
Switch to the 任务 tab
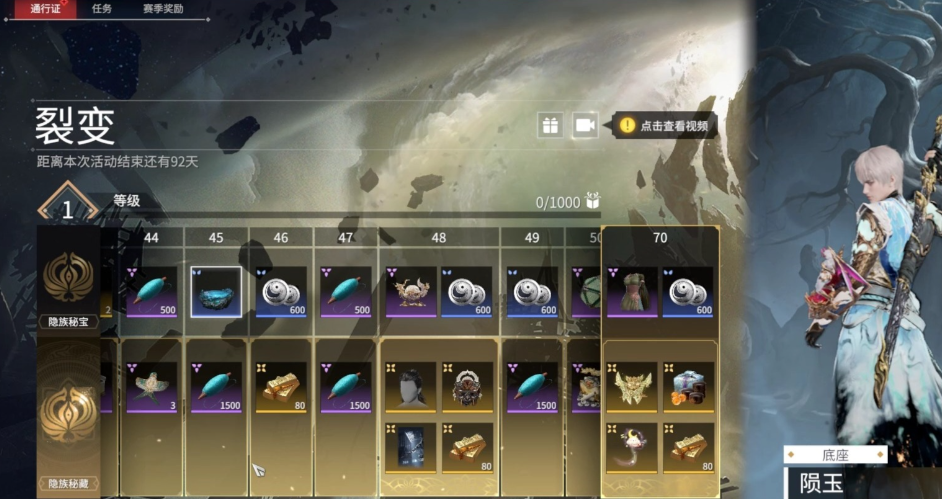click(101, 9)
